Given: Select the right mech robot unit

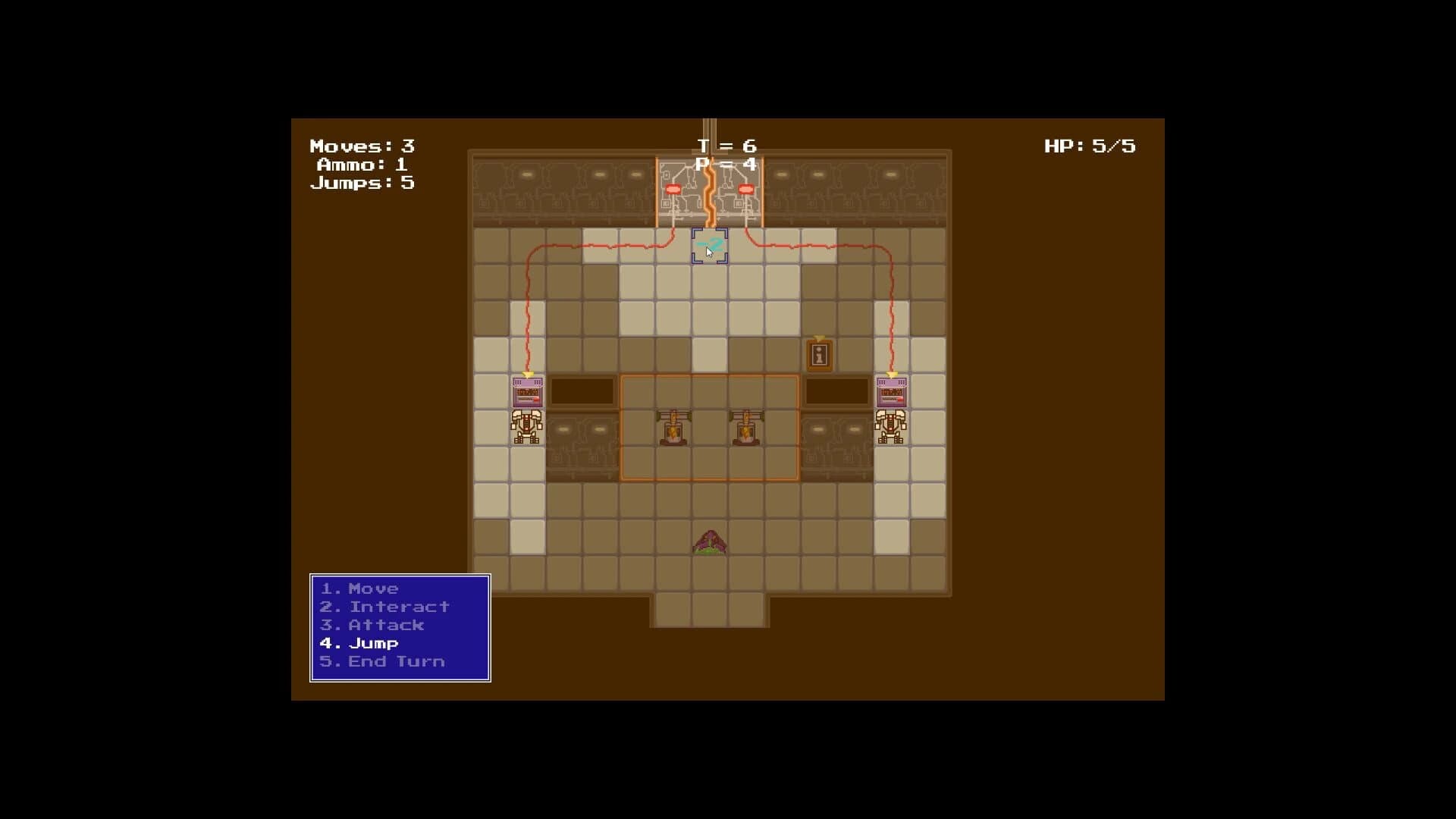Looking at the screenshot, I should [x=892, y=428].
